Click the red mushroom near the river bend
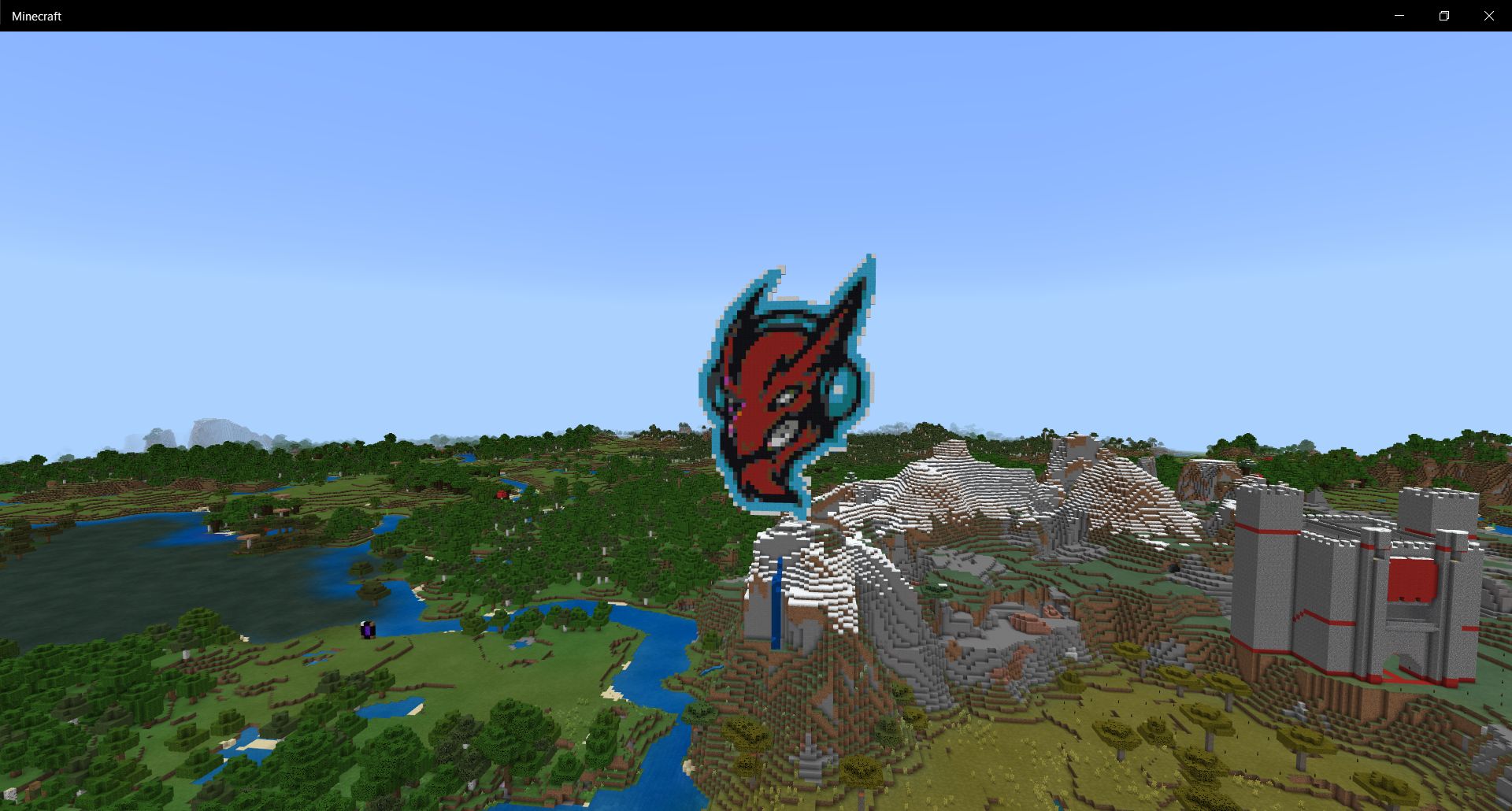The width and height of the screenshot is (1512, 811). tap(502, 494)
